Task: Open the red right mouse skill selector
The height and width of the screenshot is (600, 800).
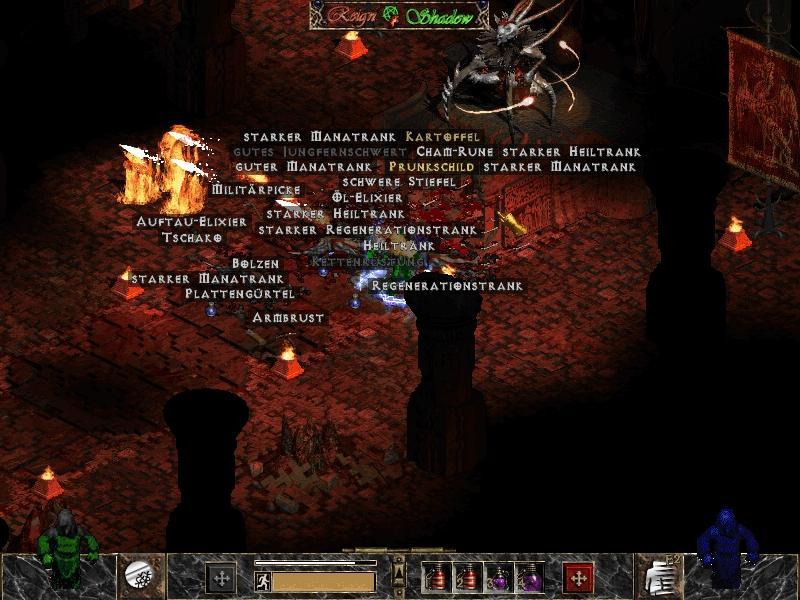Action: tap(578, 577)
